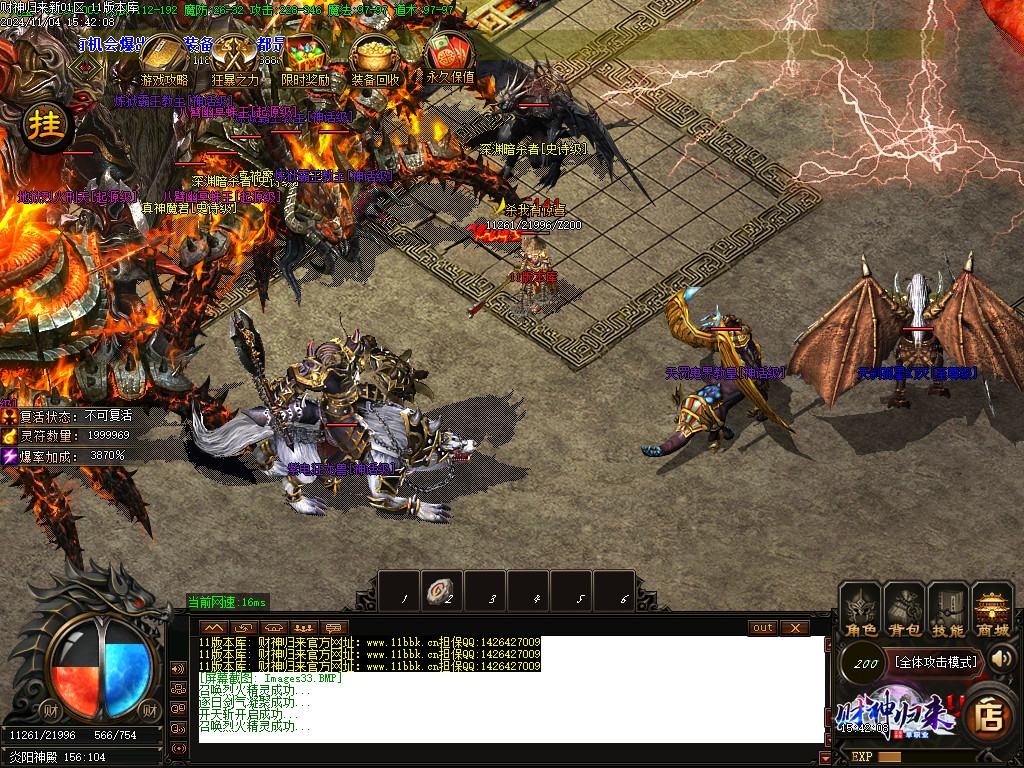The height and width of the screenshot is (768, 1024).
Task: Select the speech-bubble chat channel tab
Action: click(x=334, y=628)
